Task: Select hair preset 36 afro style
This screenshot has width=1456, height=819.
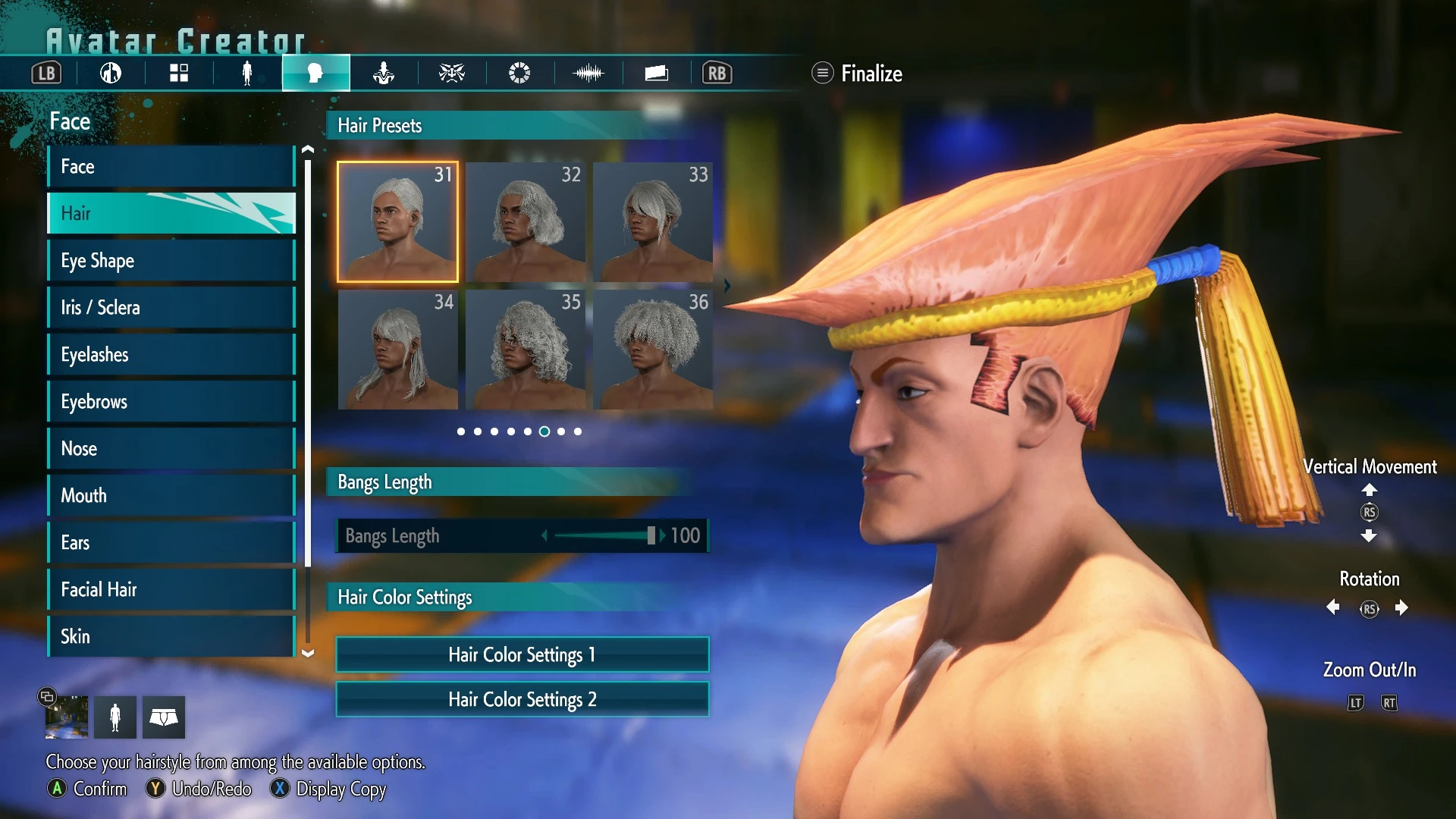Action: click(653, 349)
